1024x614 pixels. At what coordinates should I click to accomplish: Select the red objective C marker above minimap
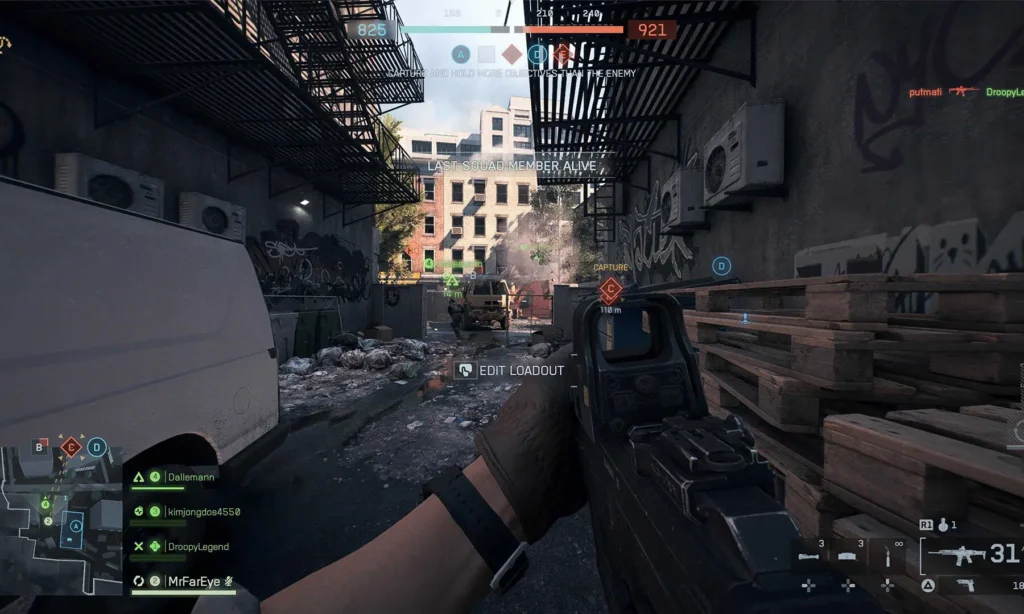pos(70,447)
